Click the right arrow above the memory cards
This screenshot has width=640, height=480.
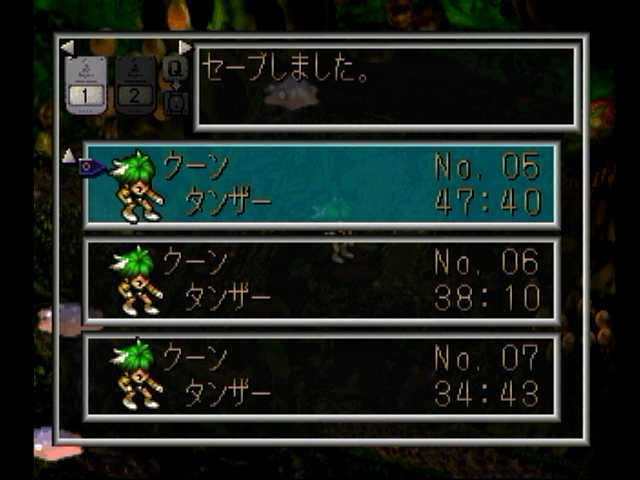(x=185, y=47)
